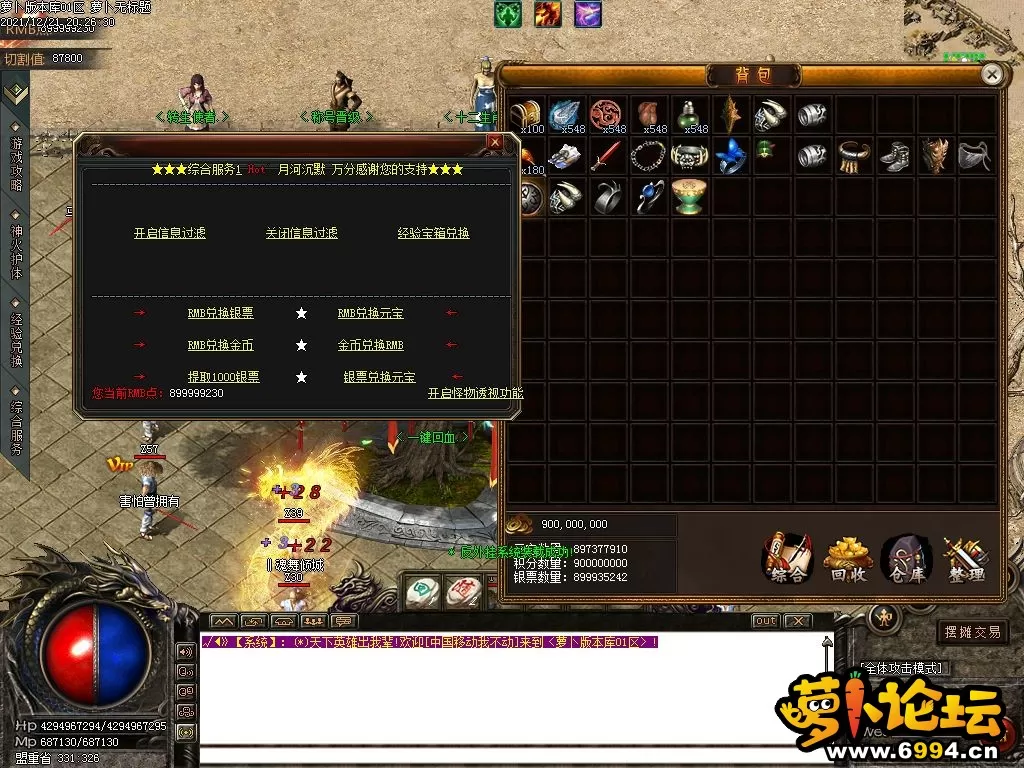This screenshot has height=768, width=1024.
Task: Close the backpack window
Action: point(991,74)
